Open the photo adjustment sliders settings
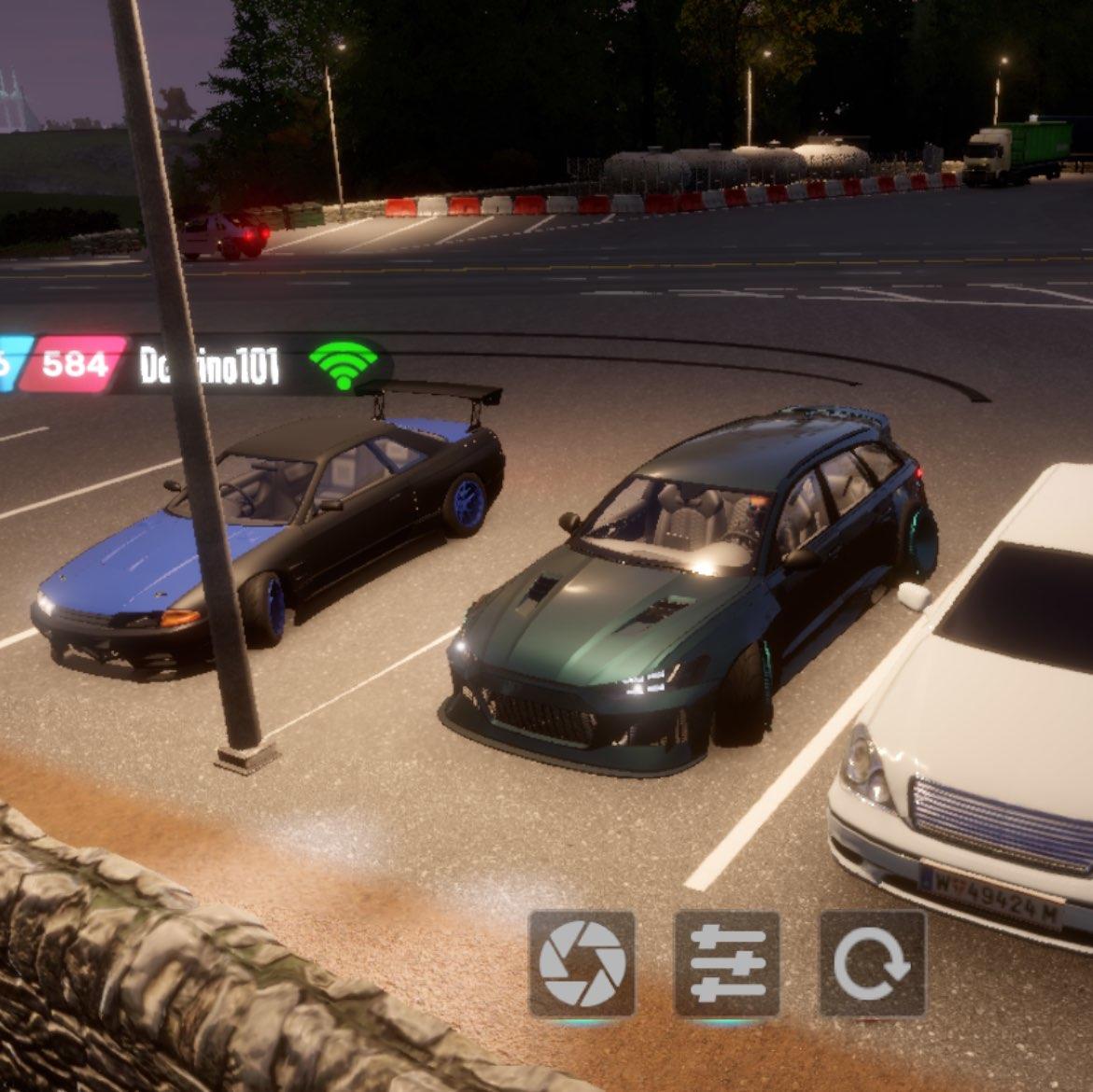Image resolution: width=1093 pixels, height=1092 pixels. [x=727, y=963]
